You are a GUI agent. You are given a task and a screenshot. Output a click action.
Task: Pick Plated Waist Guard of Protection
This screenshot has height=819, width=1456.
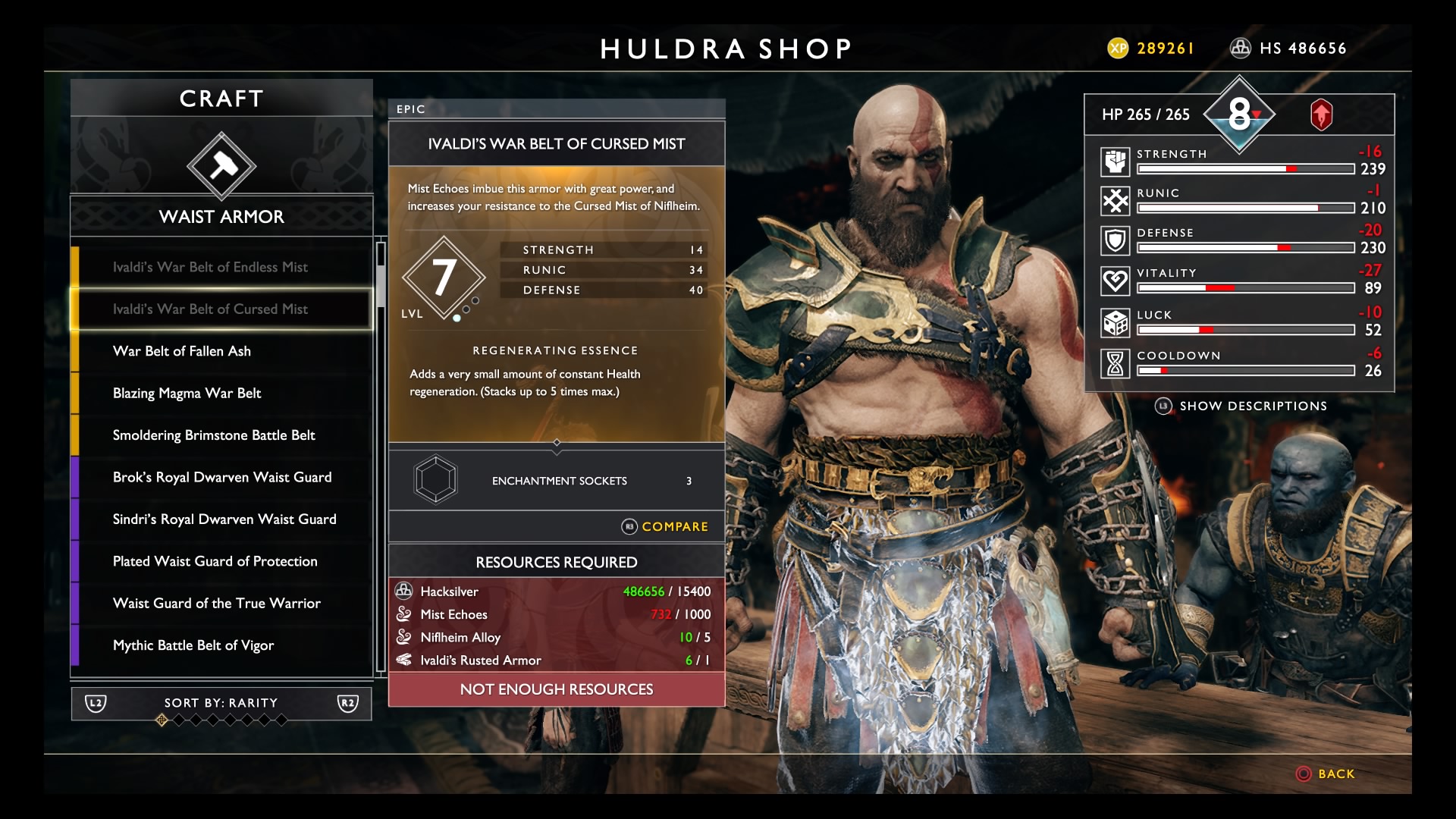215,561
